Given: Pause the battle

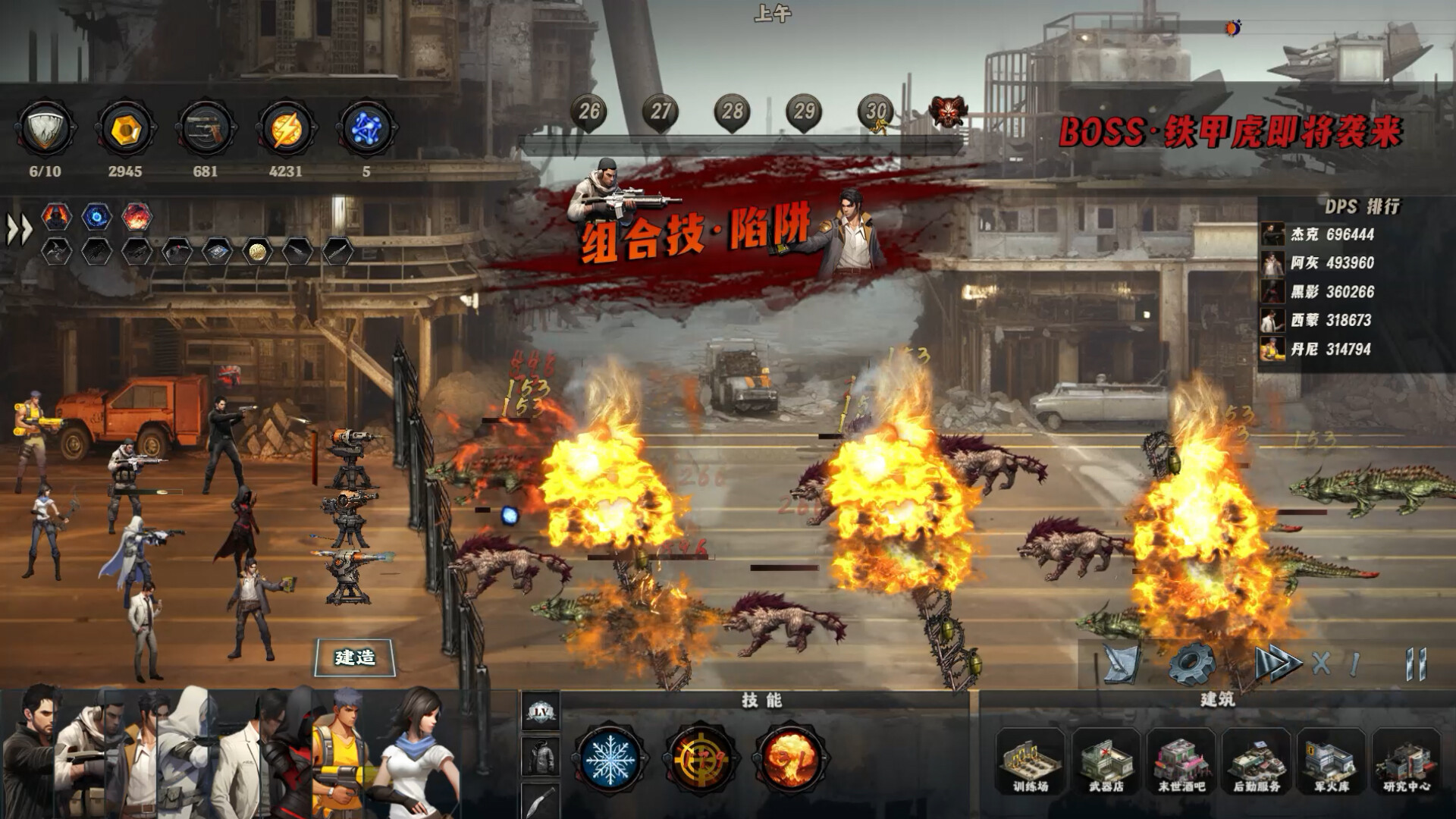Looking at the screenshot, I should pos(1415,664).
